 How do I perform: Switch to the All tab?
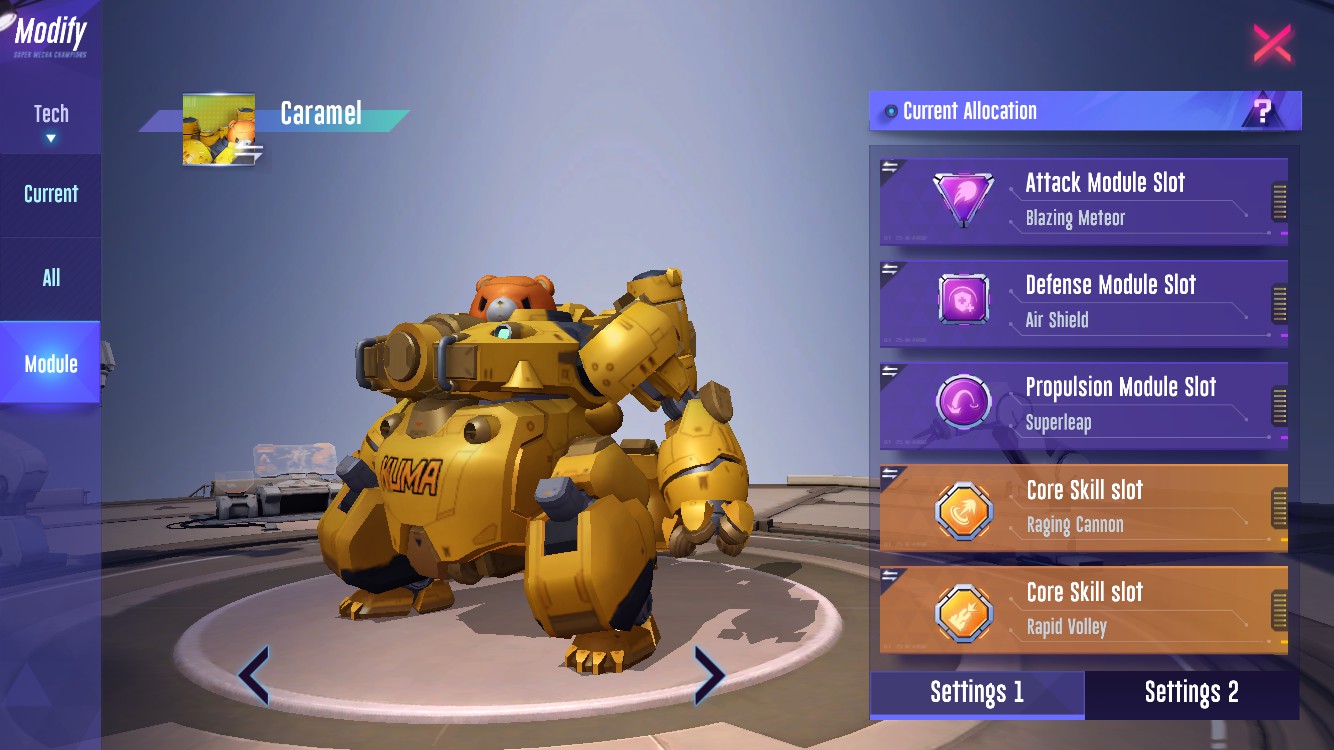pos(51,278)
